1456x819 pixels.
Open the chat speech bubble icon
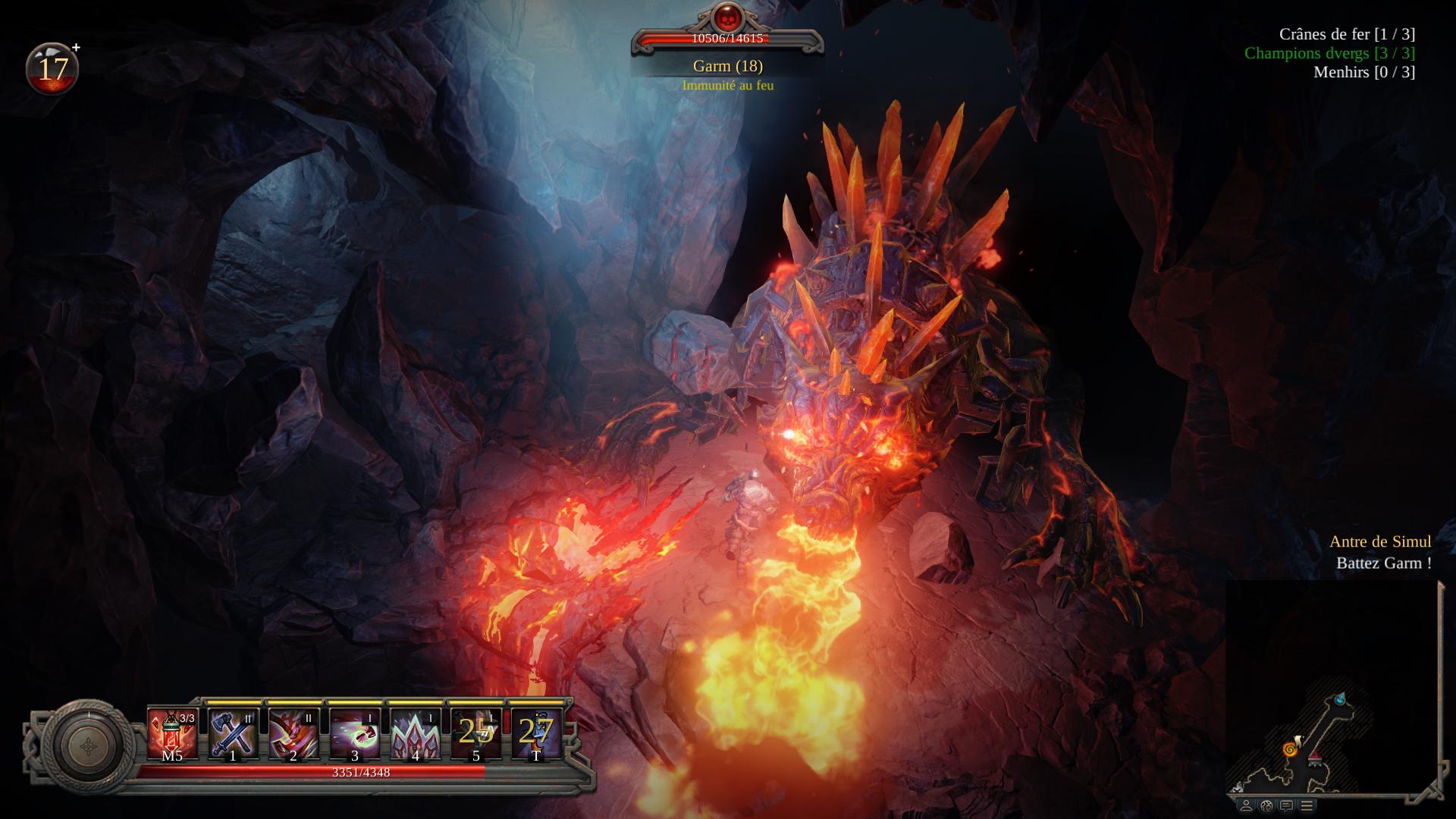[1286, 805]
